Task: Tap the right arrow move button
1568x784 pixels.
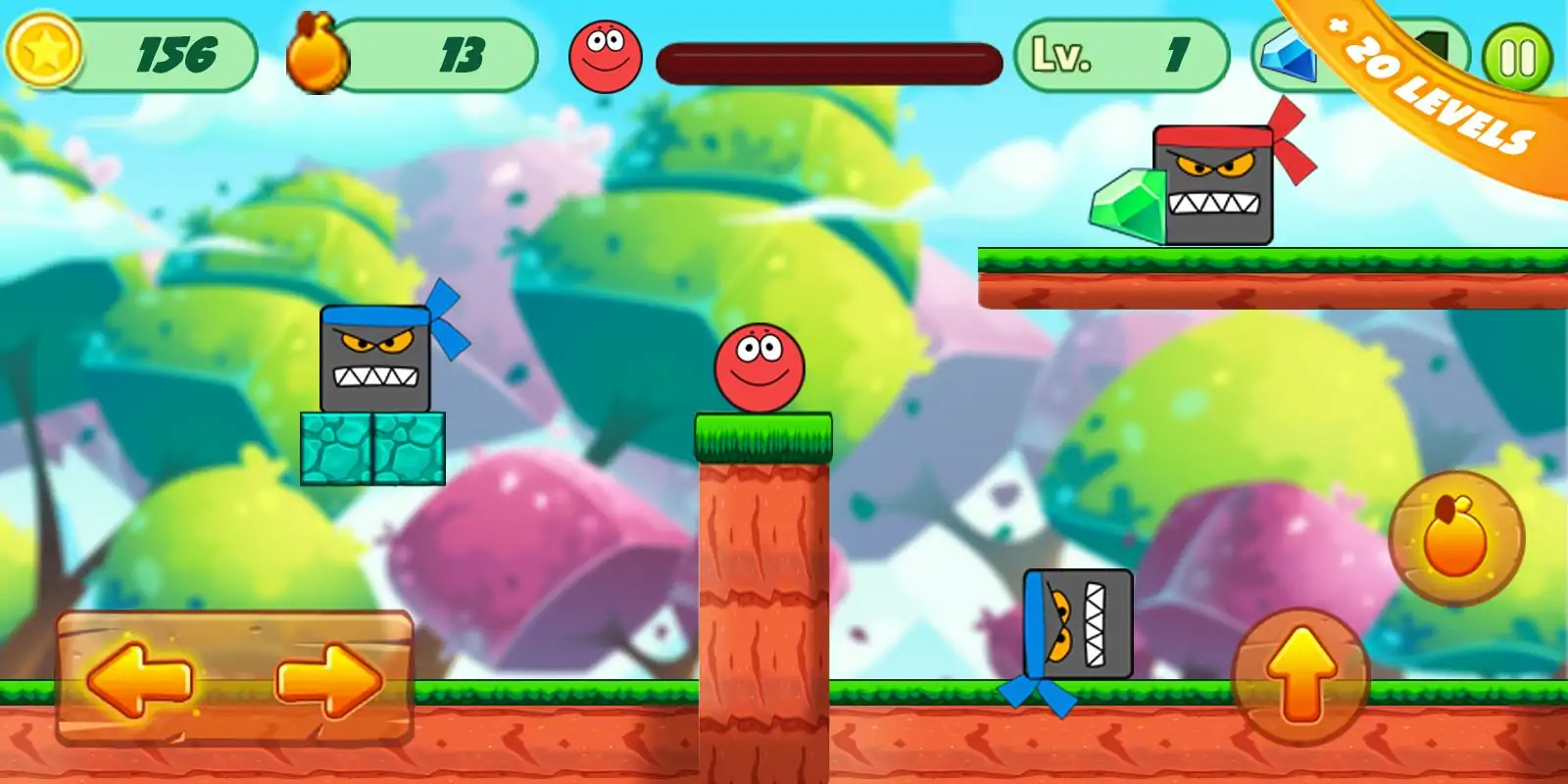Action: tap(328, 678)
